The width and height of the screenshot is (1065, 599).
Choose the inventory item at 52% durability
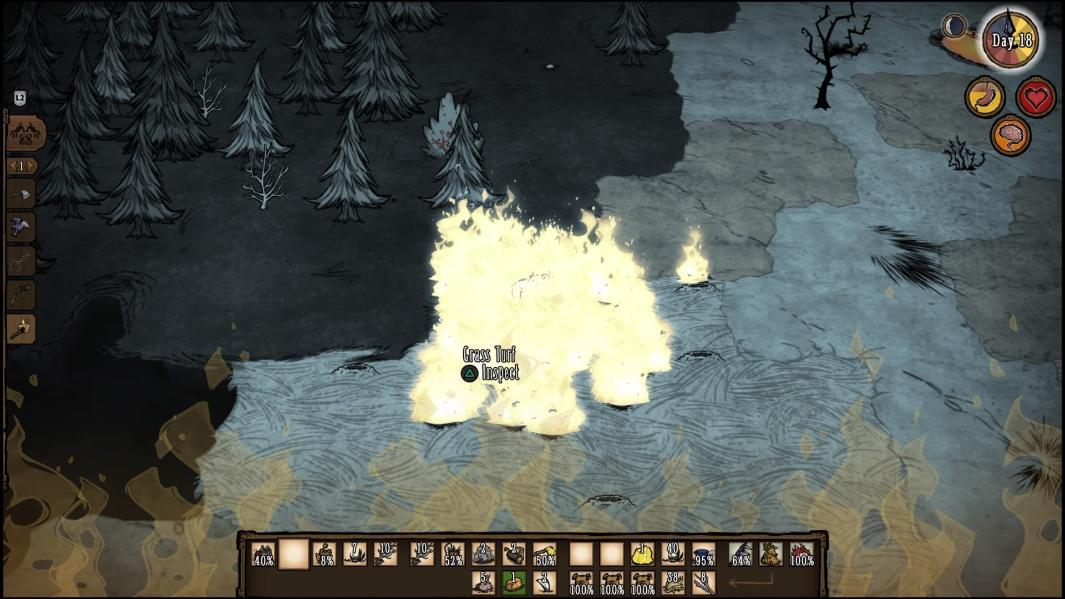[452, 553]
